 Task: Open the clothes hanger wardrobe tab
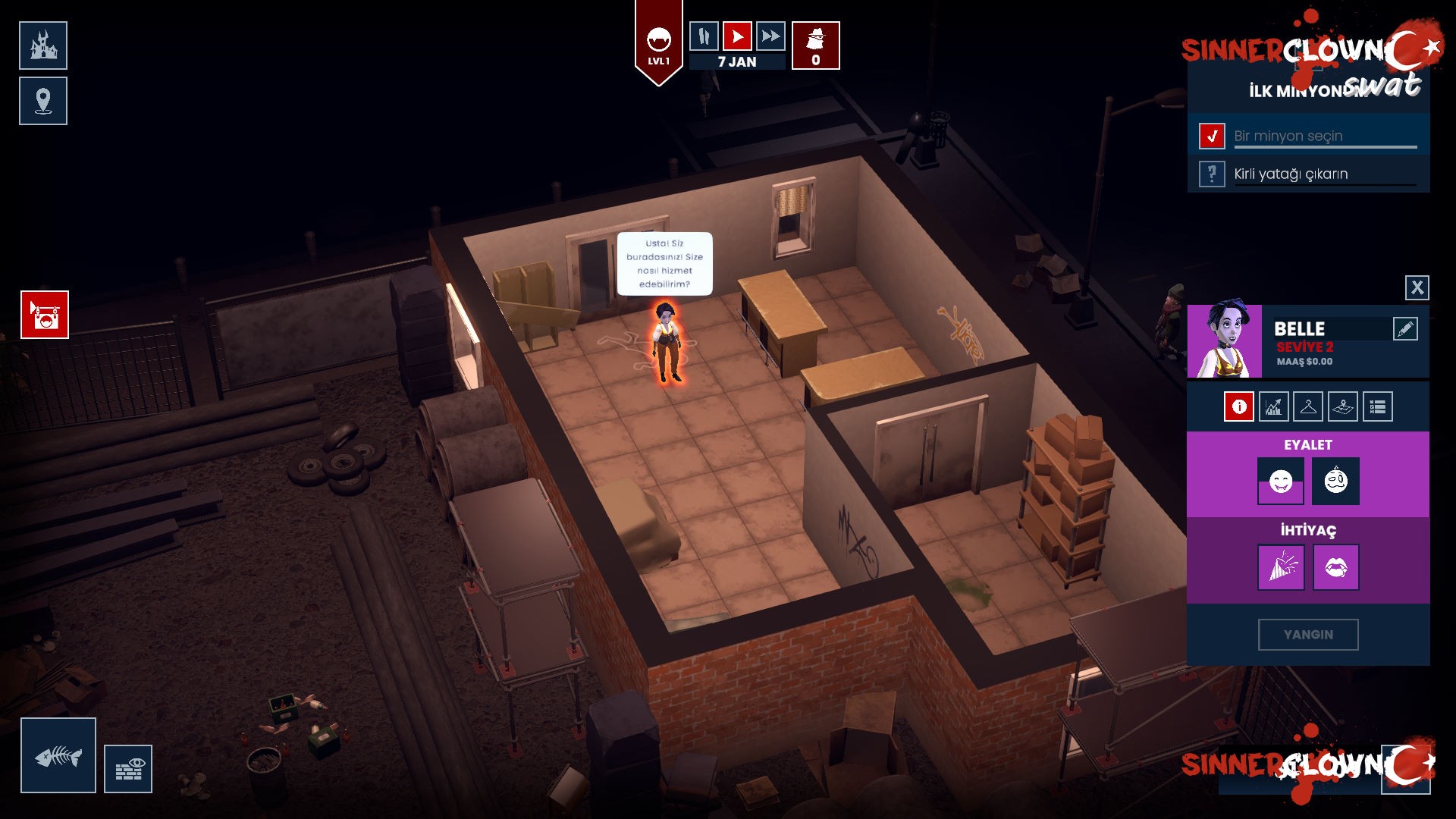(1308, 407)
